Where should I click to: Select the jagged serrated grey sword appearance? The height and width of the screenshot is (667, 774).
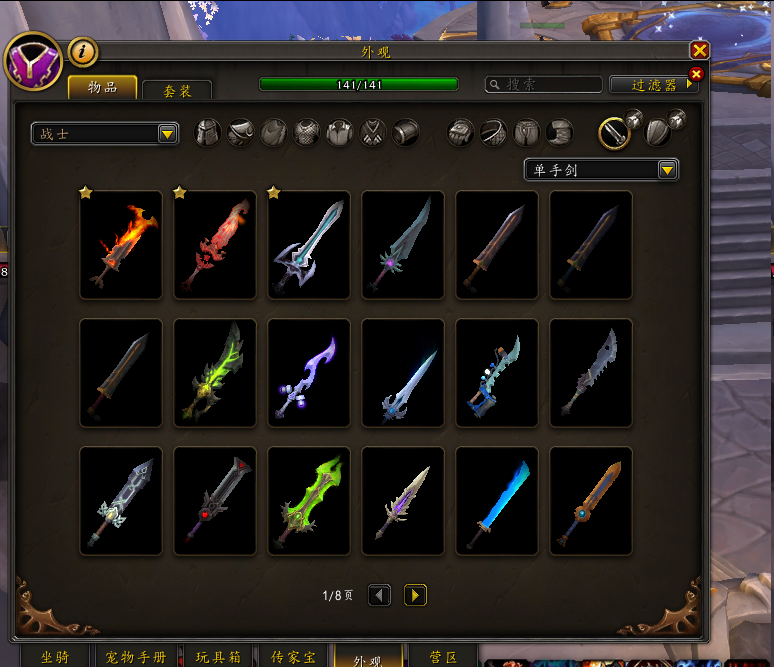(591, 373)
